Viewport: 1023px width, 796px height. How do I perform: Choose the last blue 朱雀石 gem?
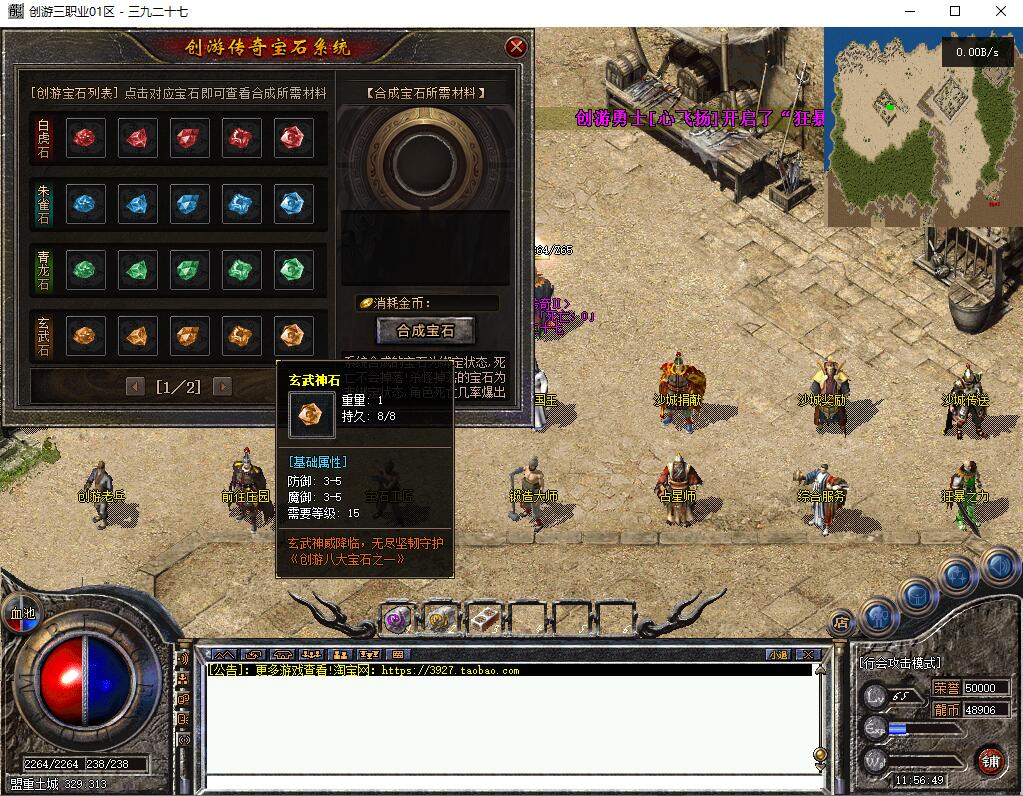pyautogui.click(x=293, y=204)
